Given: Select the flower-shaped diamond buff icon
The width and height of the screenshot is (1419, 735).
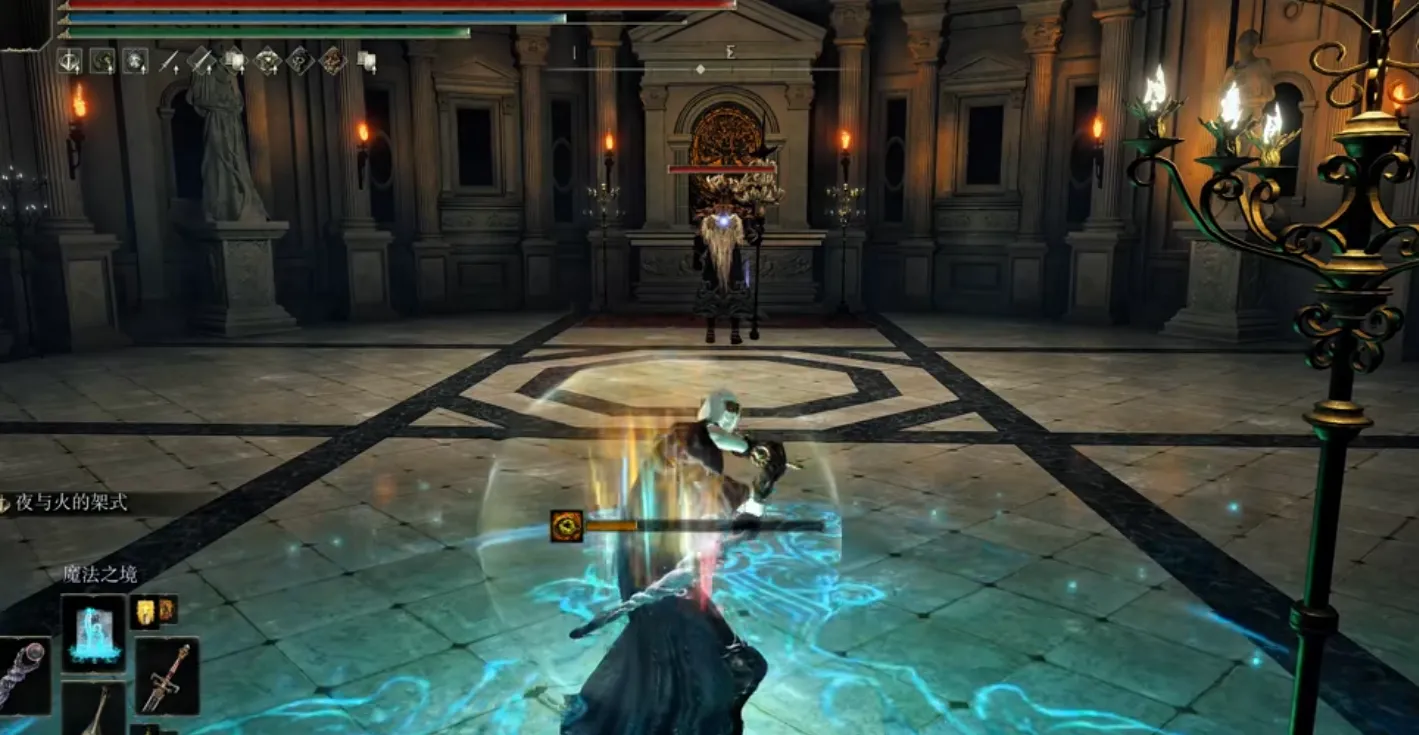Looking at the screenshot, I should coord(267,61).
